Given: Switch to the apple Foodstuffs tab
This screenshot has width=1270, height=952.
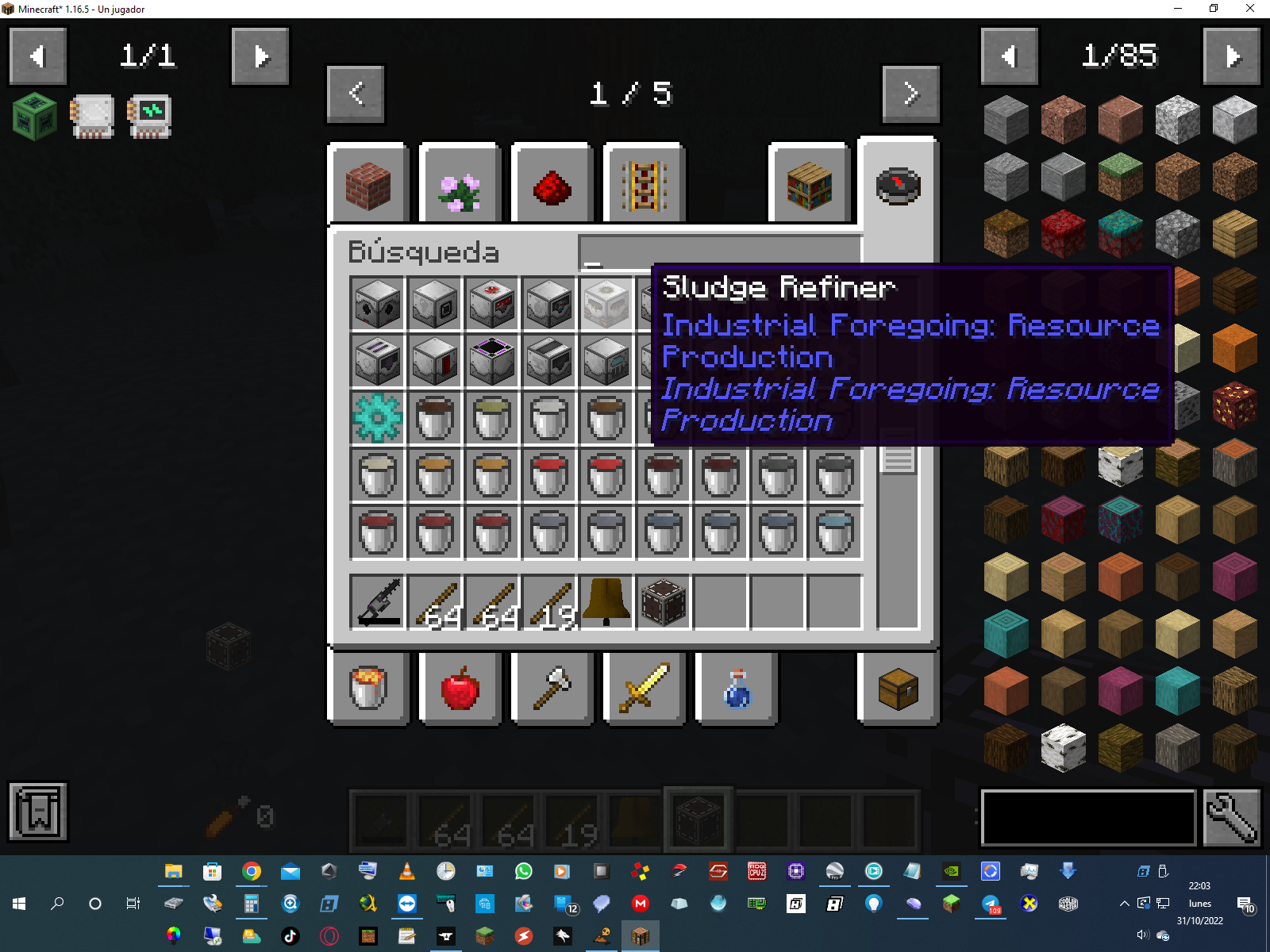Looking at the screenshot, I should tap(460, 687).
